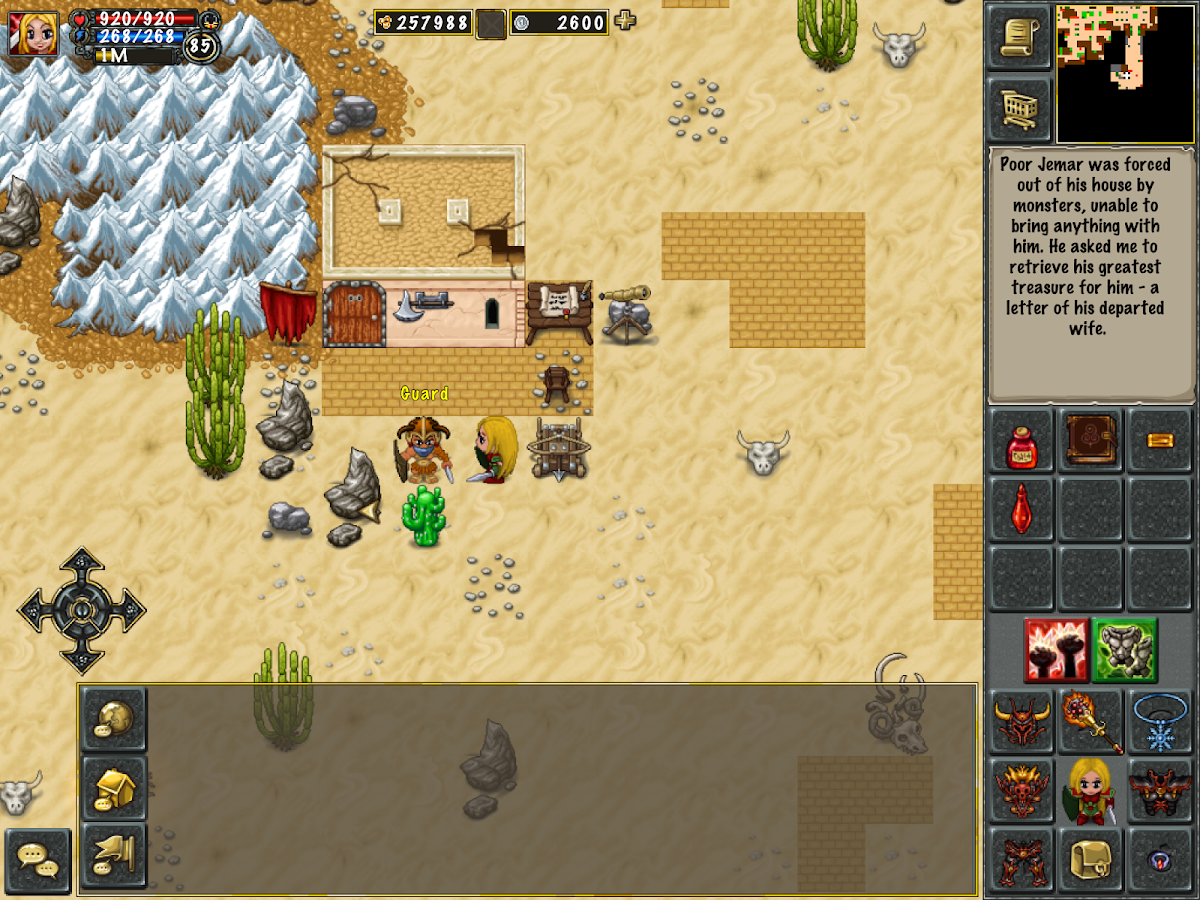Click the minimap

(x=1124, y=73)
